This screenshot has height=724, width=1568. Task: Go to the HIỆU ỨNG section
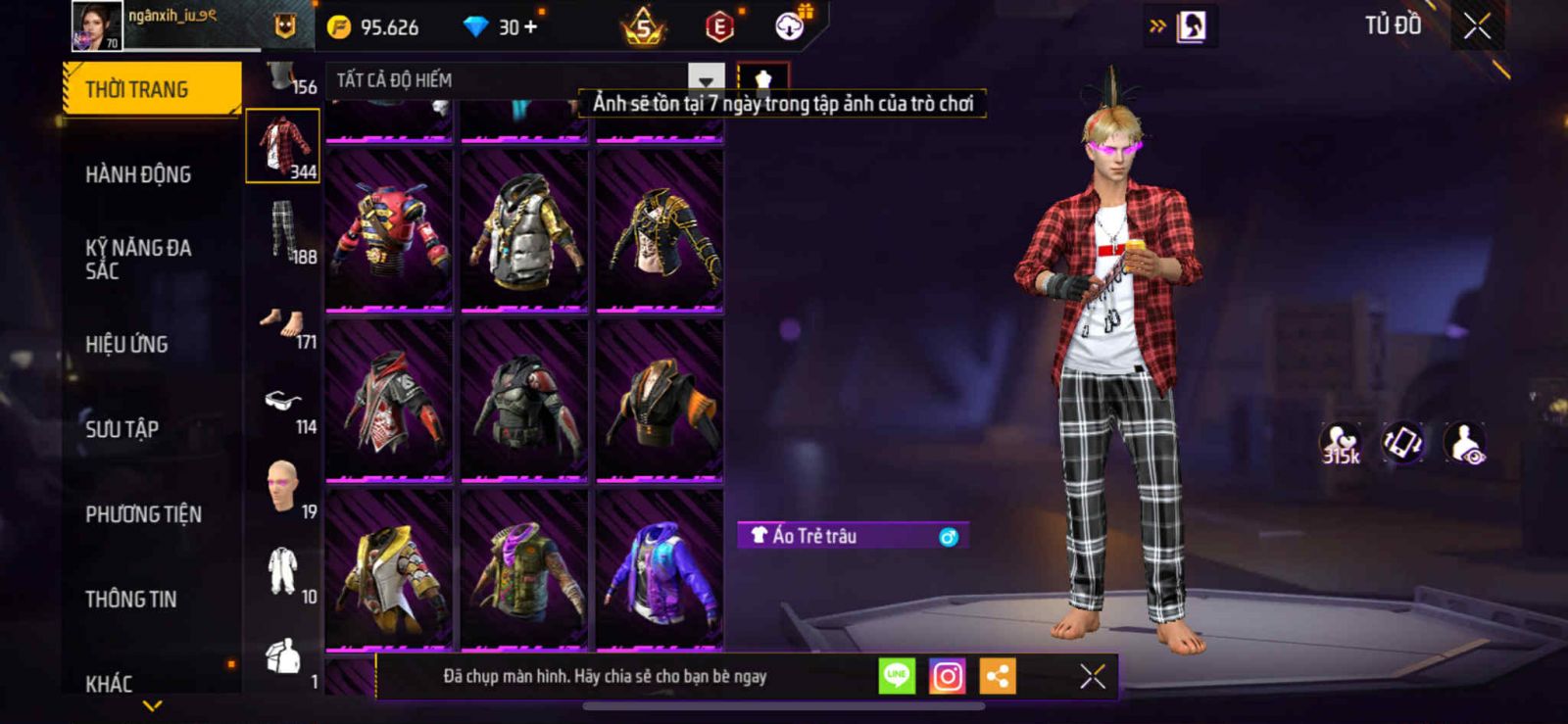[x=126, y=344]
